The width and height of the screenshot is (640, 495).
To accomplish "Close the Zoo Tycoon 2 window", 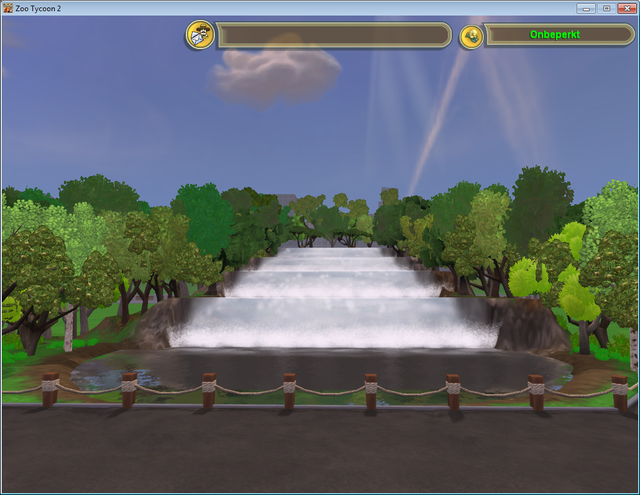I will pyautogui.click(x=625, y=8).
